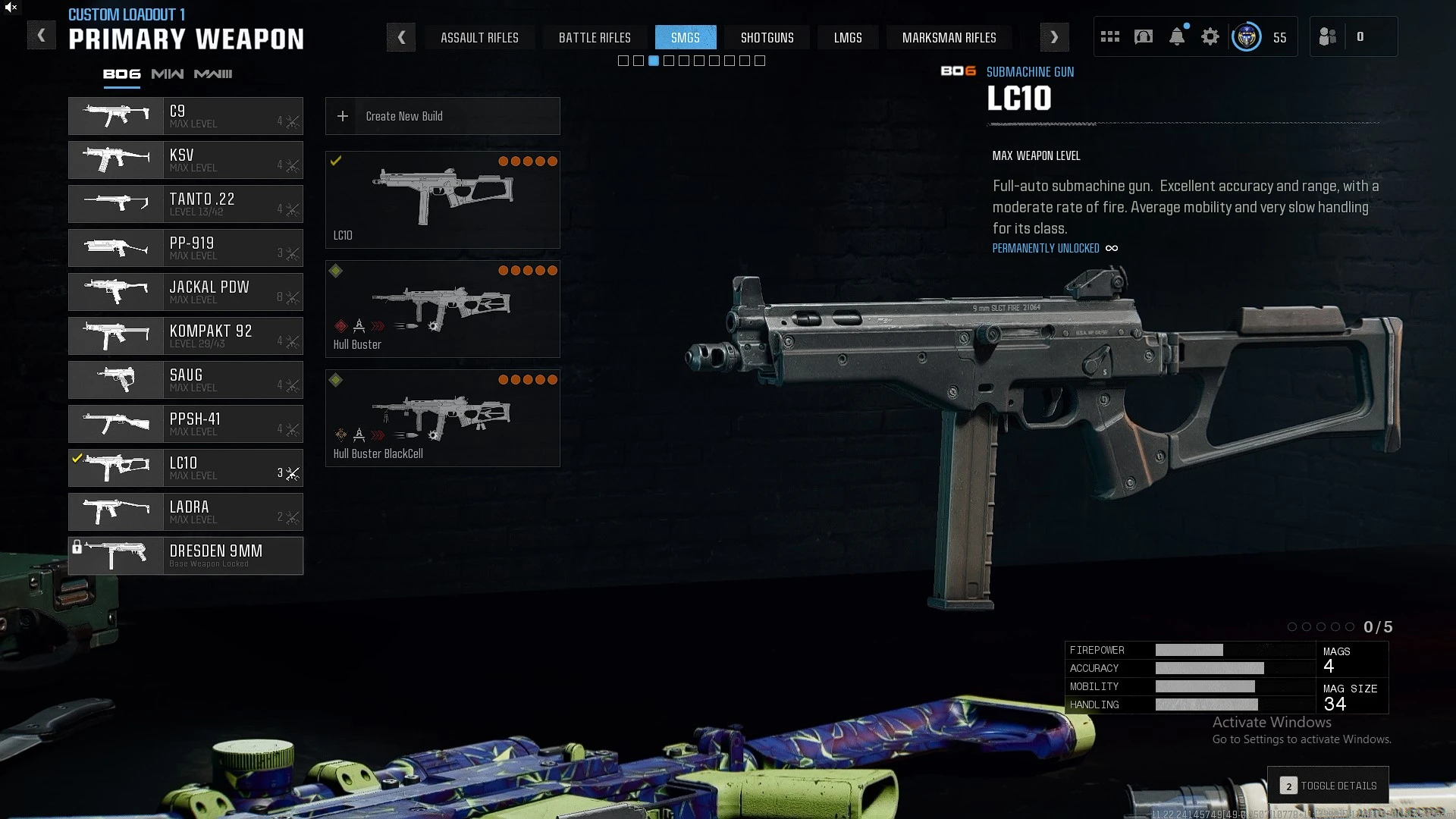Open the grid menu icon

1110,36
